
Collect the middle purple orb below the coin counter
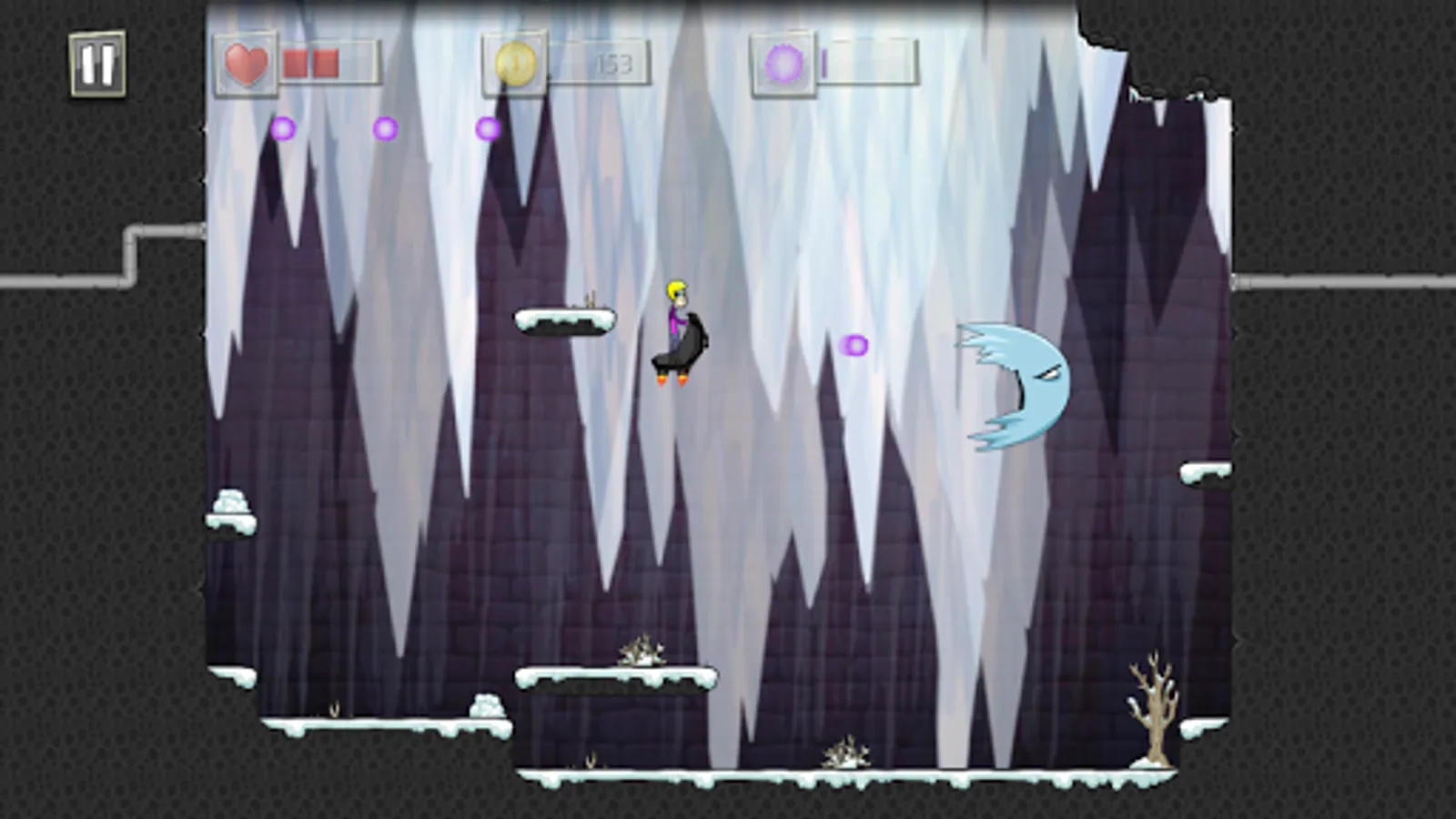(x=386, y=130)
